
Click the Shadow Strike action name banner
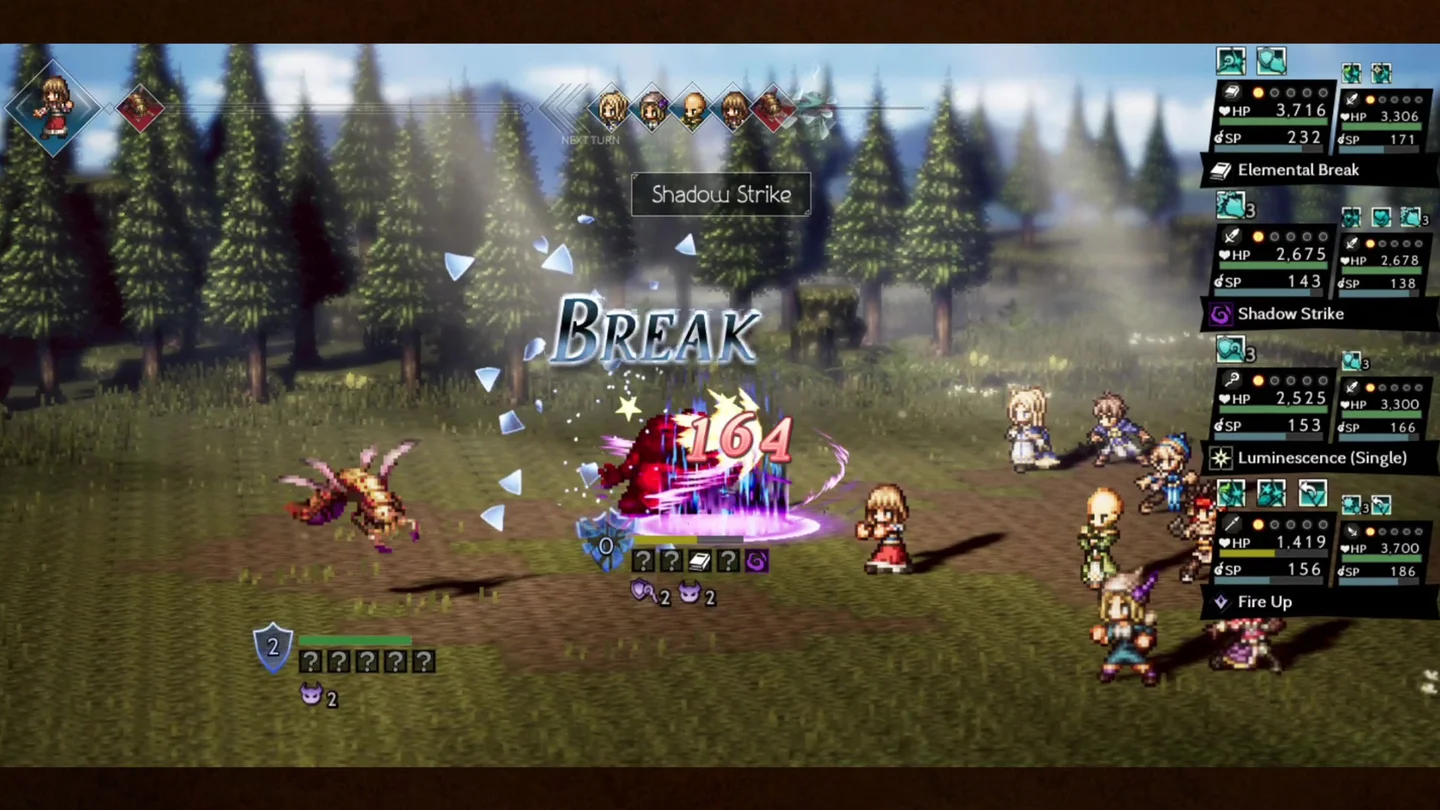721,194
